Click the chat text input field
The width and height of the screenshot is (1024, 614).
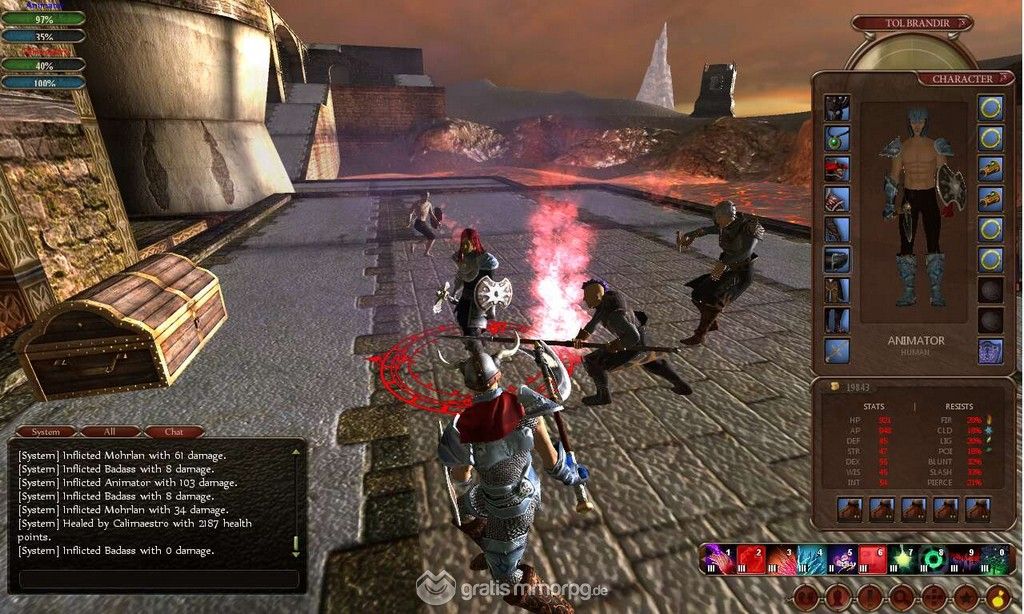click(x=158, y=579)
